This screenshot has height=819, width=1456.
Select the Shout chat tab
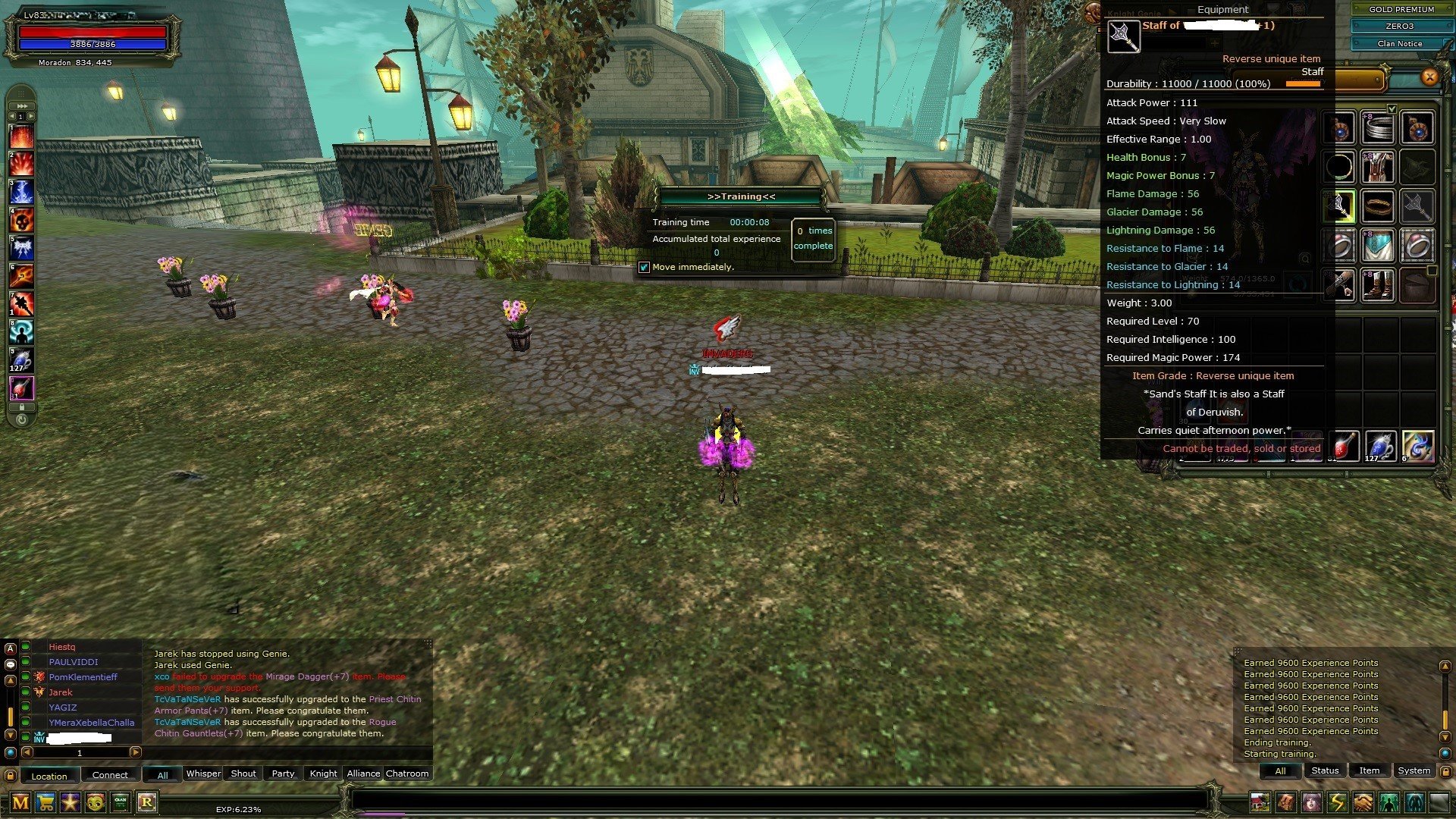243,773
